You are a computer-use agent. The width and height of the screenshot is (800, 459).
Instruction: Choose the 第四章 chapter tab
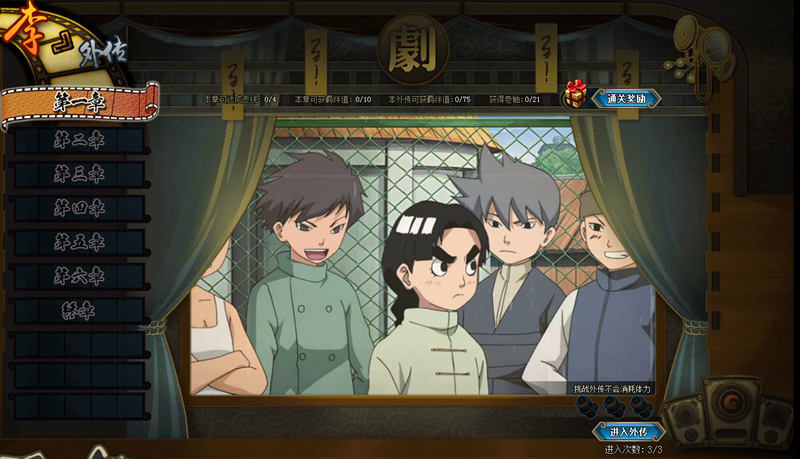78,209
